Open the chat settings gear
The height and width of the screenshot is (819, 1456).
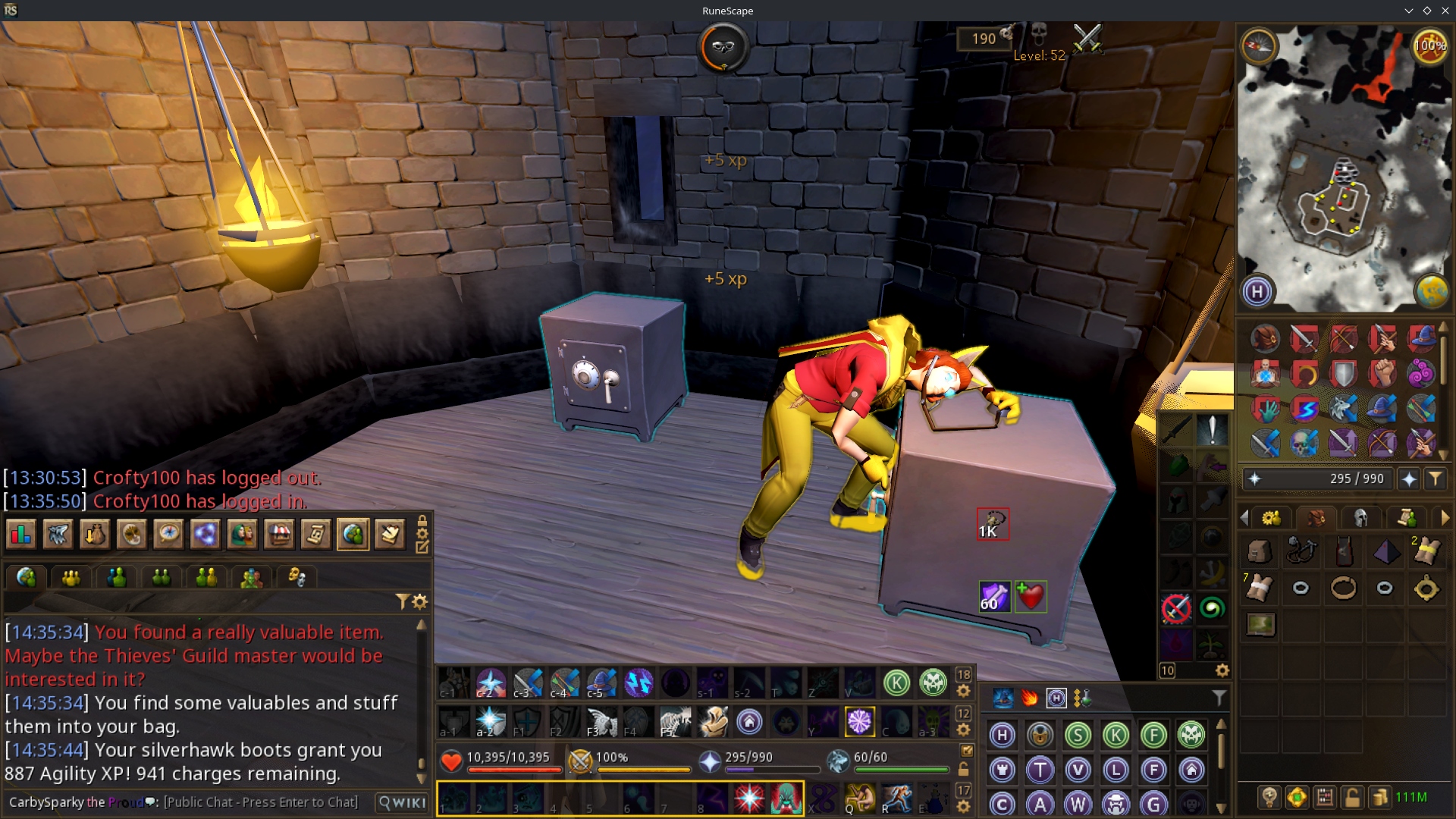click(x=420, y=602)
